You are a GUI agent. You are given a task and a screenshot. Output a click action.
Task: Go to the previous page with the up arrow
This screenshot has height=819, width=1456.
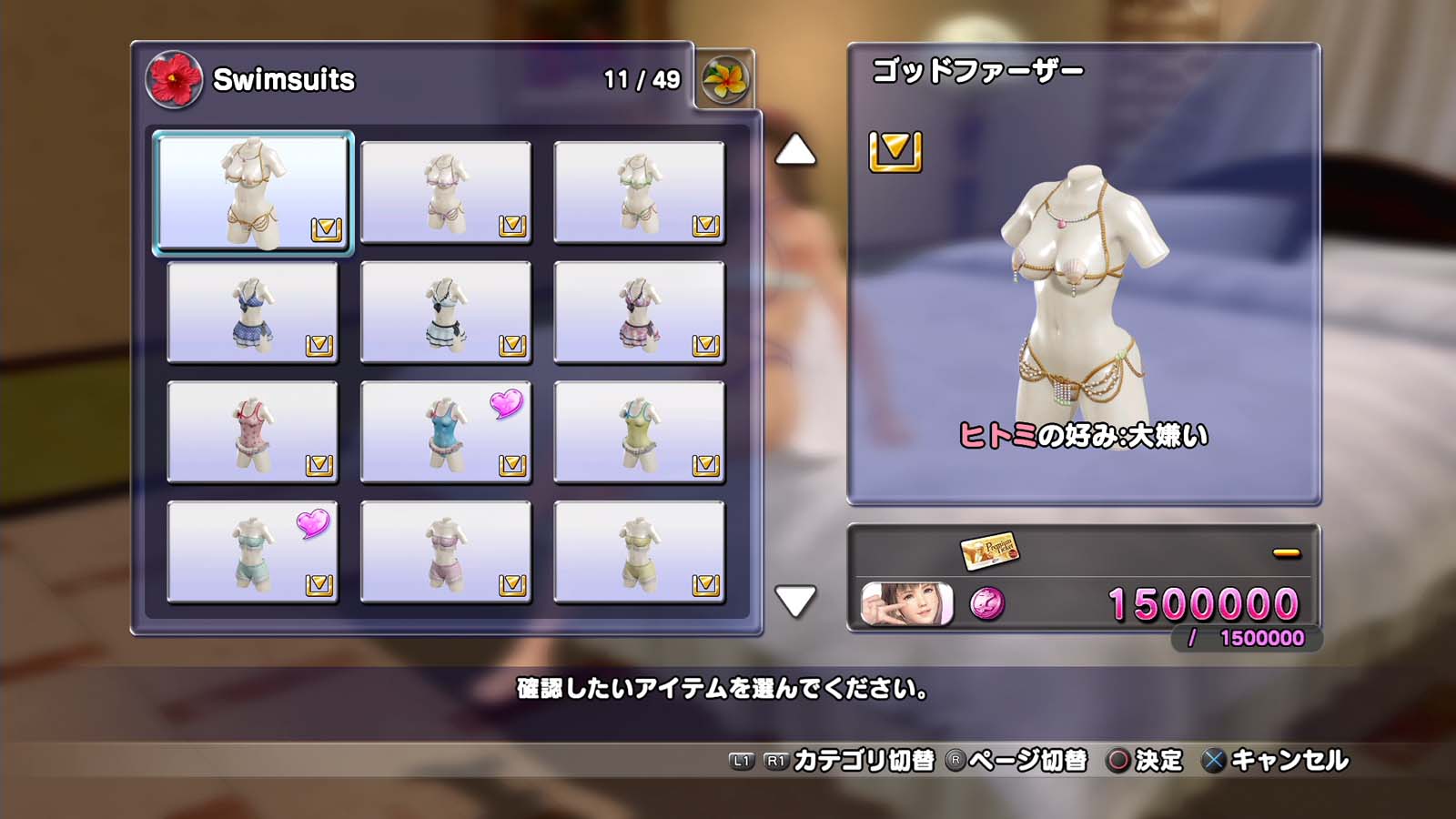tap(795, 150)
